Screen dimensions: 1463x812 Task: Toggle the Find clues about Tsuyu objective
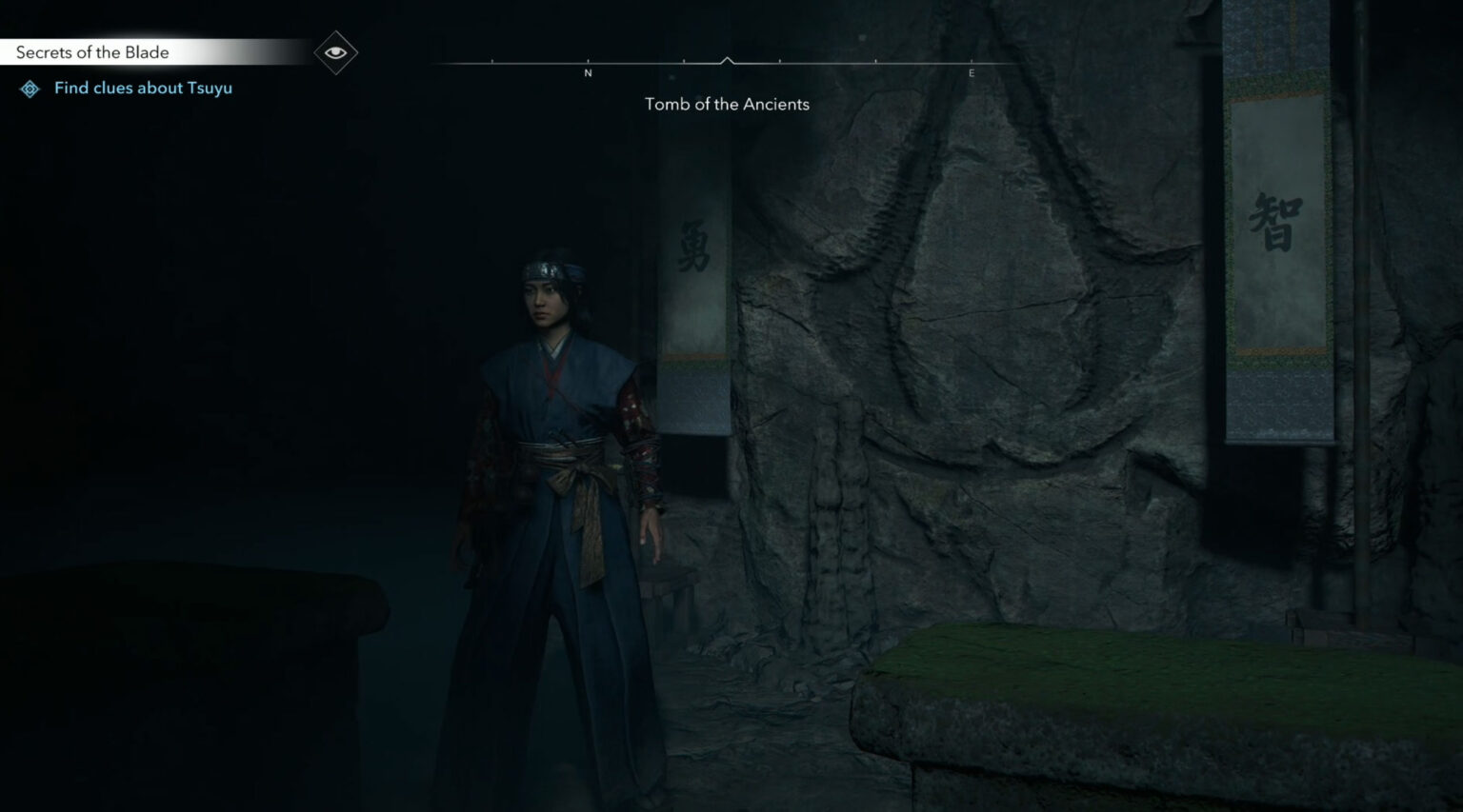(x=30, y=88)
